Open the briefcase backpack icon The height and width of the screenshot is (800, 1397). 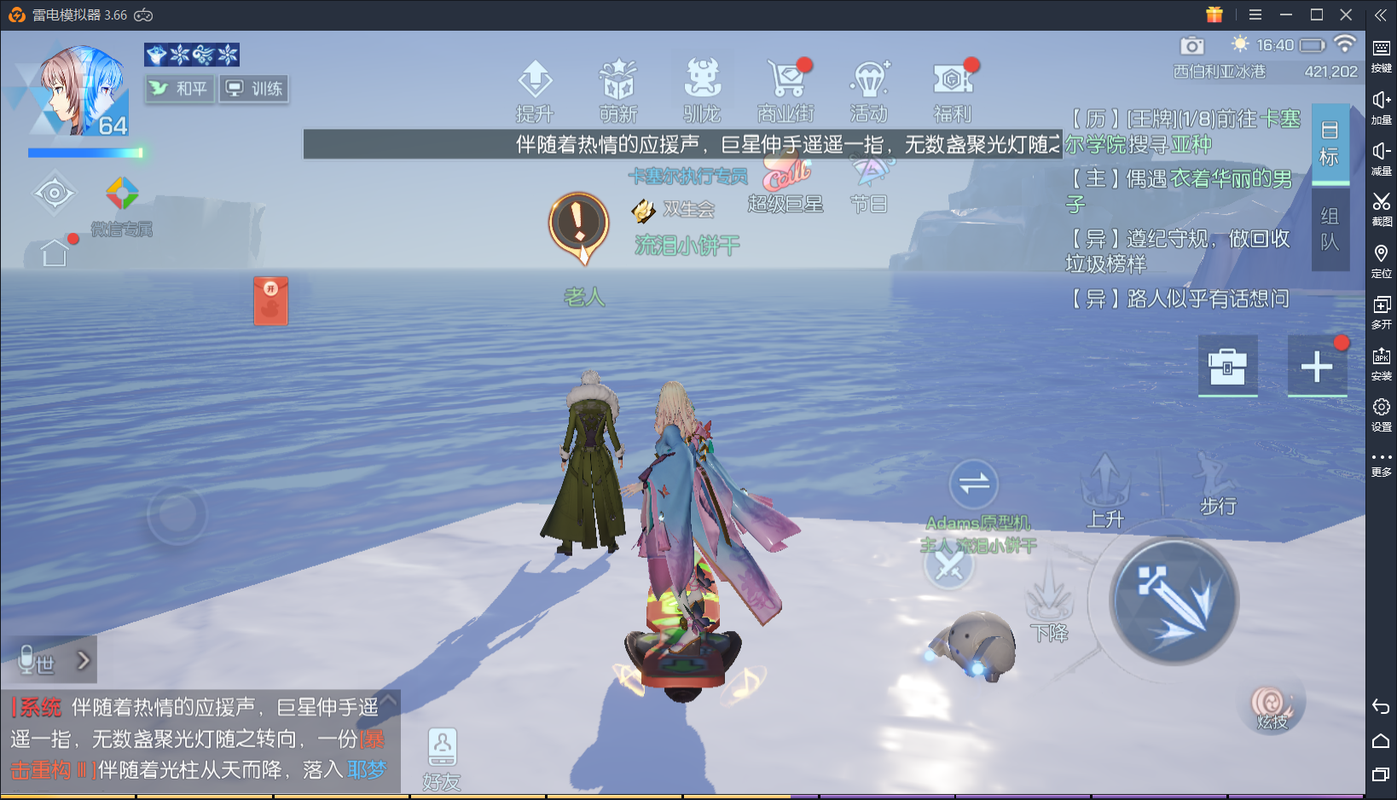pos(1227,367)
